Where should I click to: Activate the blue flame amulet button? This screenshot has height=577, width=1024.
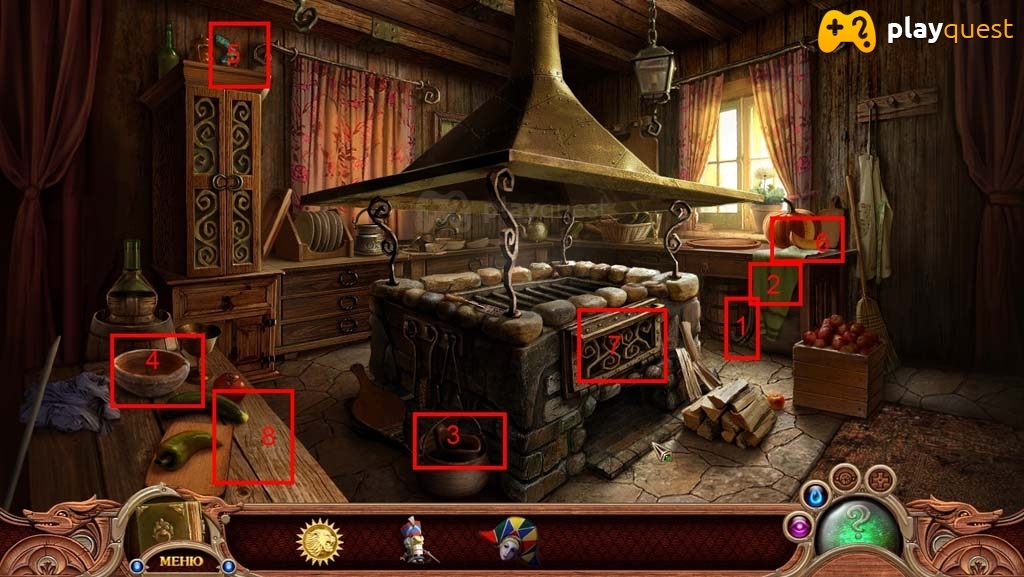pyautogui.click(x=815, y=494)
